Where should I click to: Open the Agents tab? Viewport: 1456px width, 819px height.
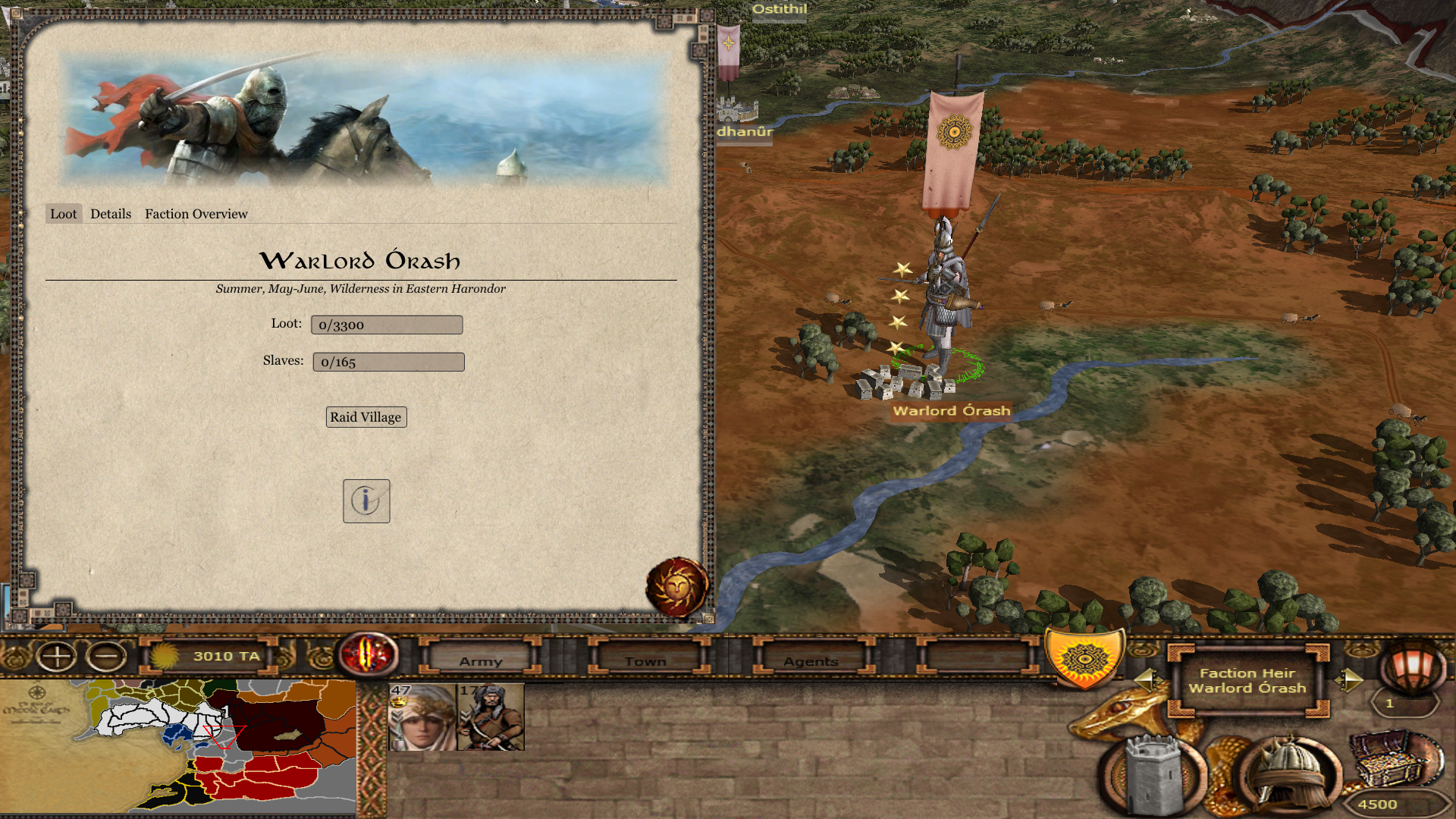pos(811,661)
